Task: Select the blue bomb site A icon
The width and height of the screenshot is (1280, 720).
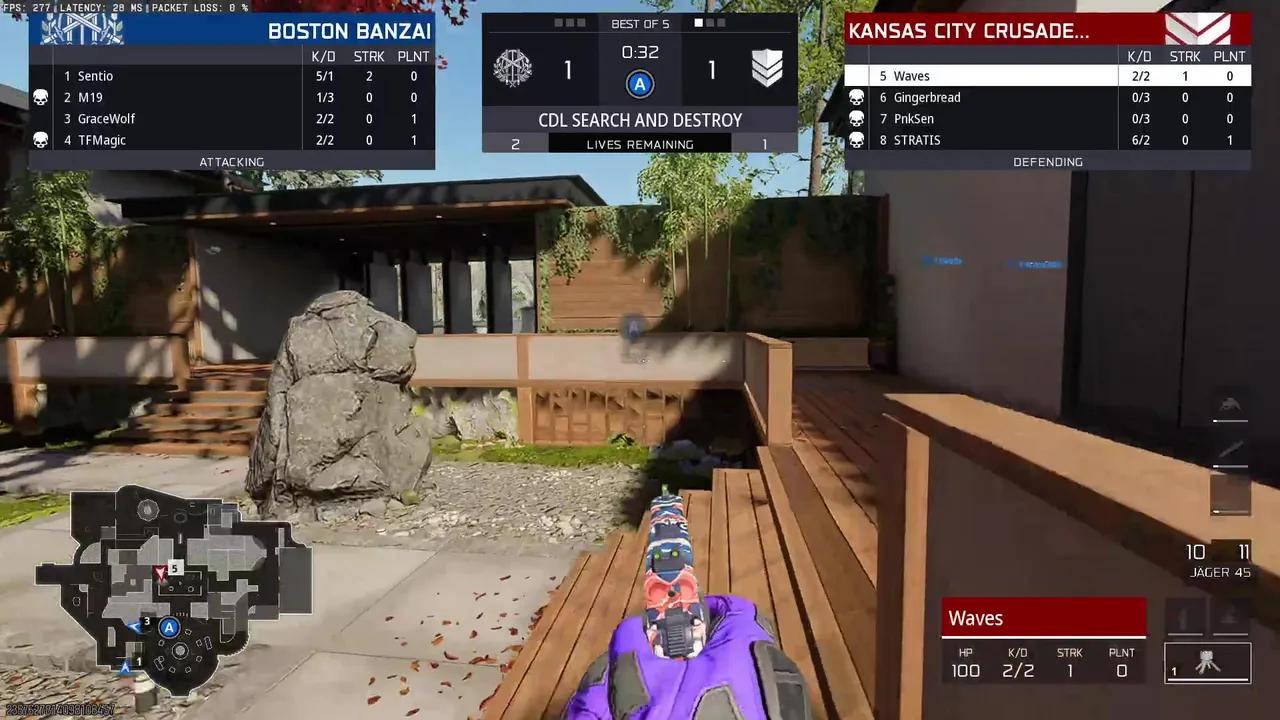Action: (640, 84)
